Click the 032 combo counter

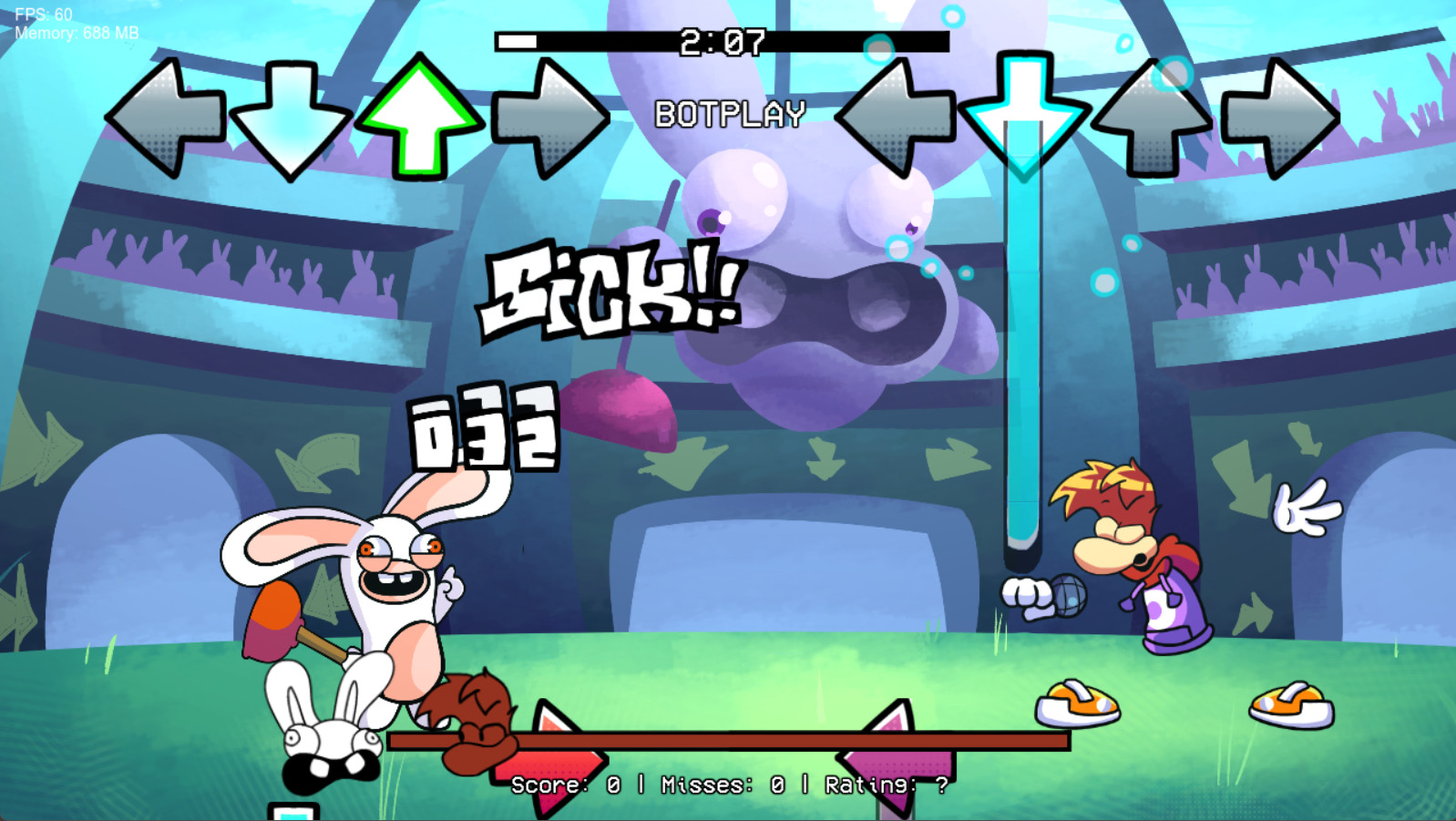point(483,430)
